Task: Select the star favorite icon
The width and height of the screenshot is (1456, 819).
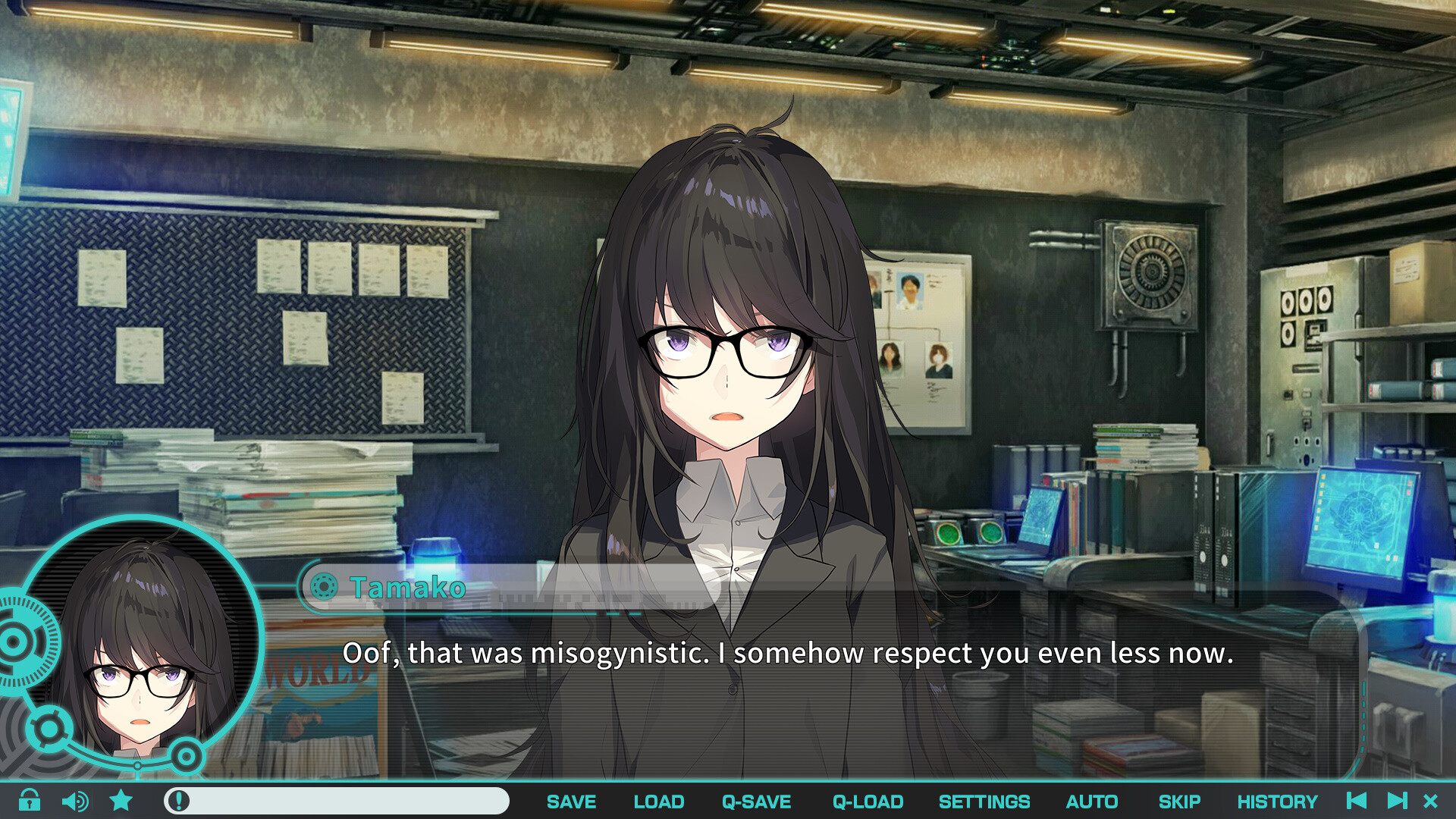Action: click(x=121, y=800)
